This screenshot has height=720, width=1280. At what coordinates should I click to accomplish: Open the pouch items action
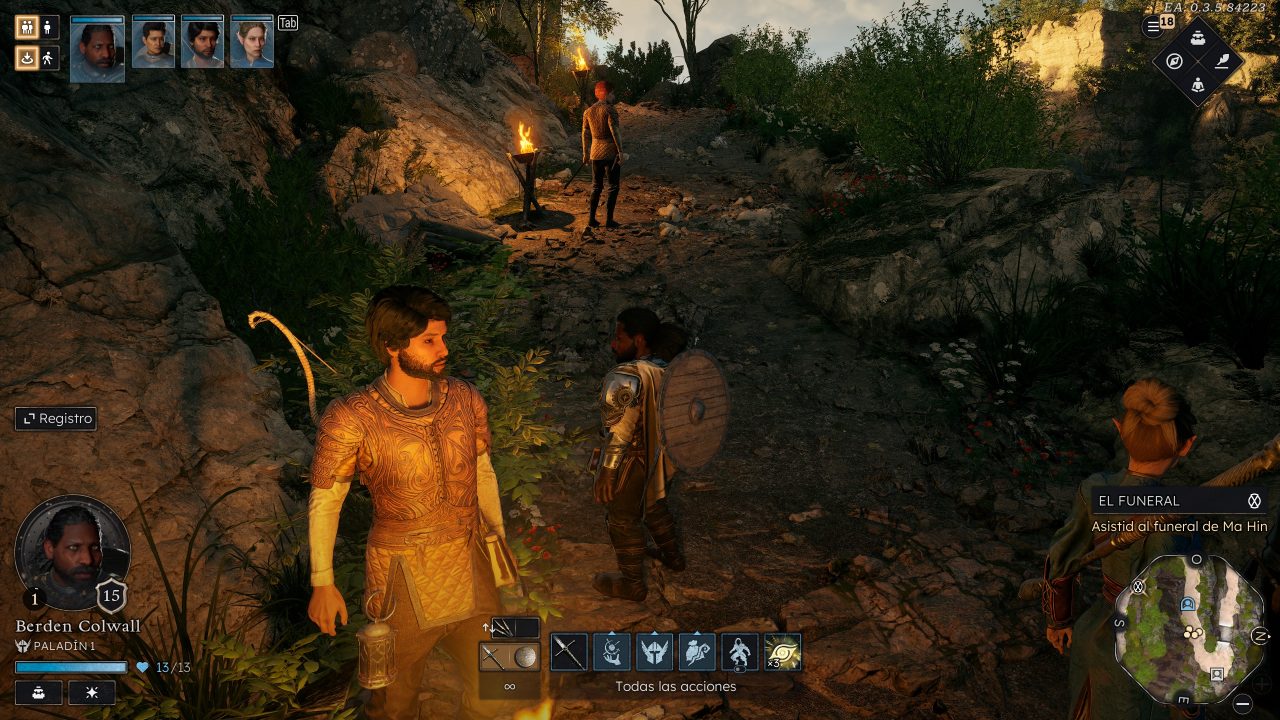697,653
